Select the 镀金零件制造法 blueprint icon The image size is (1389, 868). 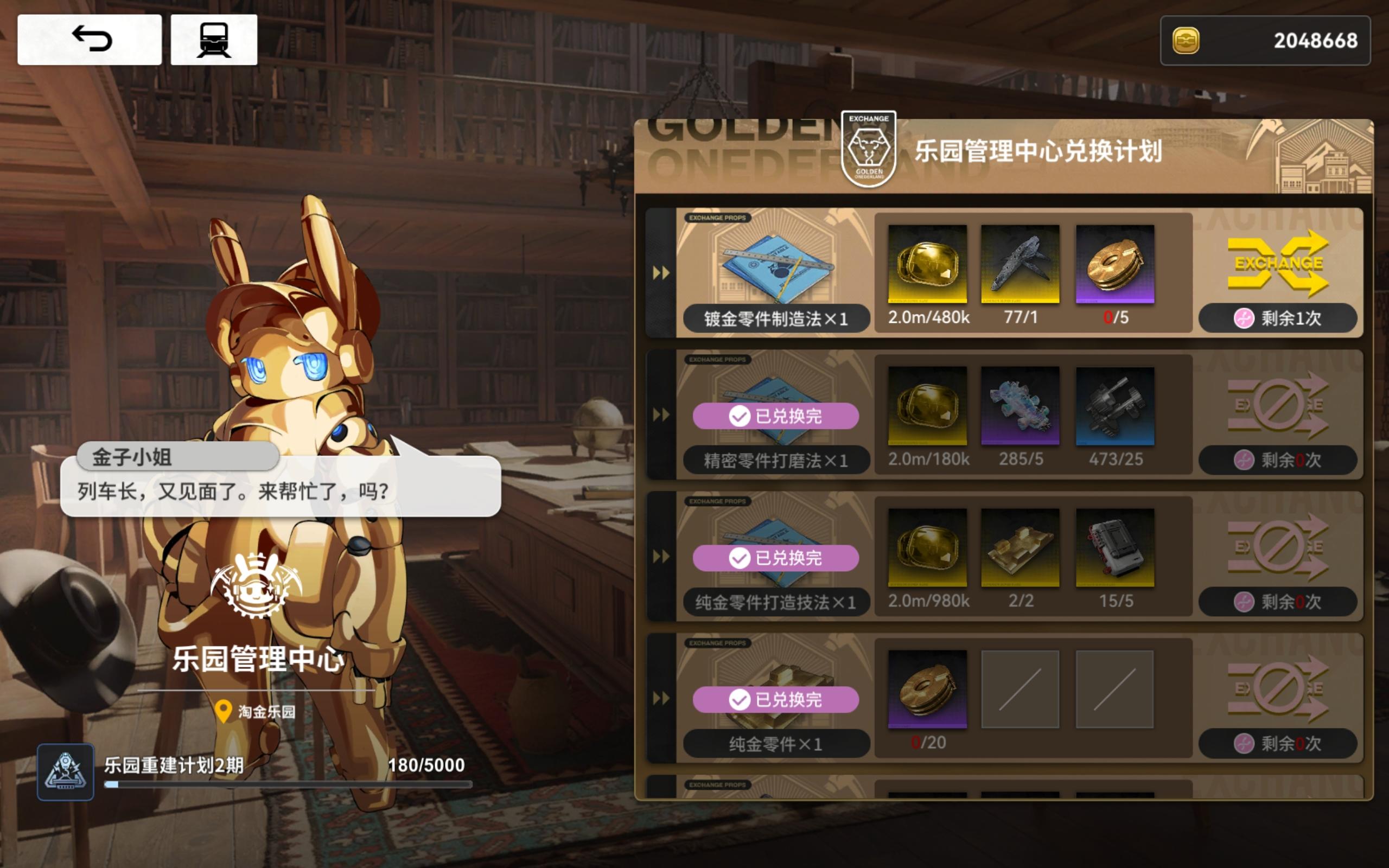point(777,270)
